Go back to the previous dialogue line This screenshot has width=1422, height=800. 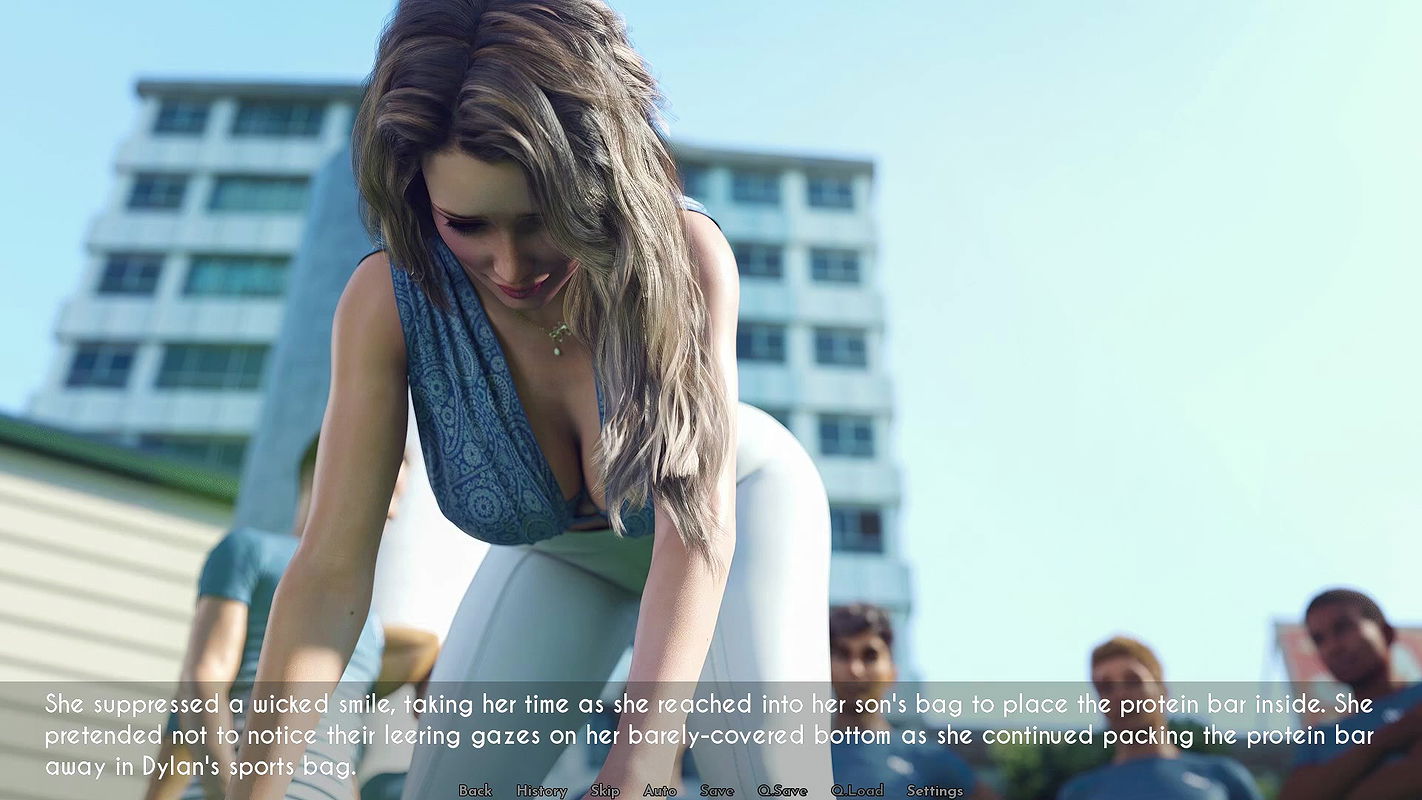(x=475, y=790)
